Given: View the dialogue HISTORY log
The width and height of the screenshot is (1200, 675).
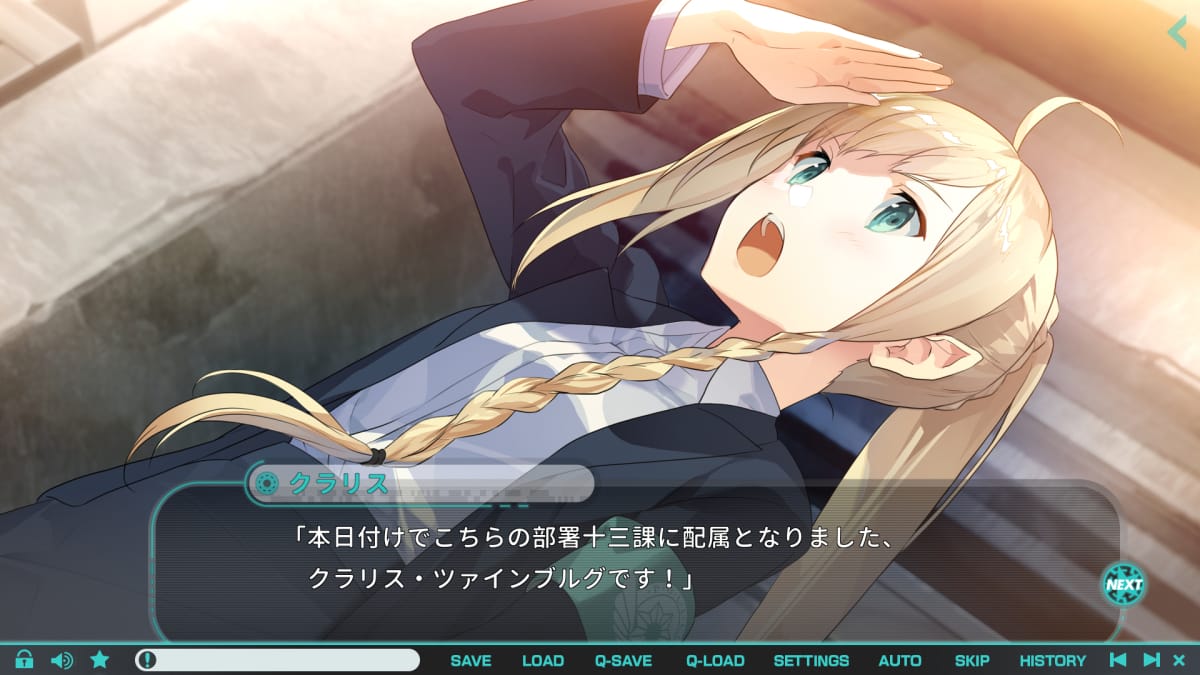Looking at the screenshot, I should click(1052, 661).
